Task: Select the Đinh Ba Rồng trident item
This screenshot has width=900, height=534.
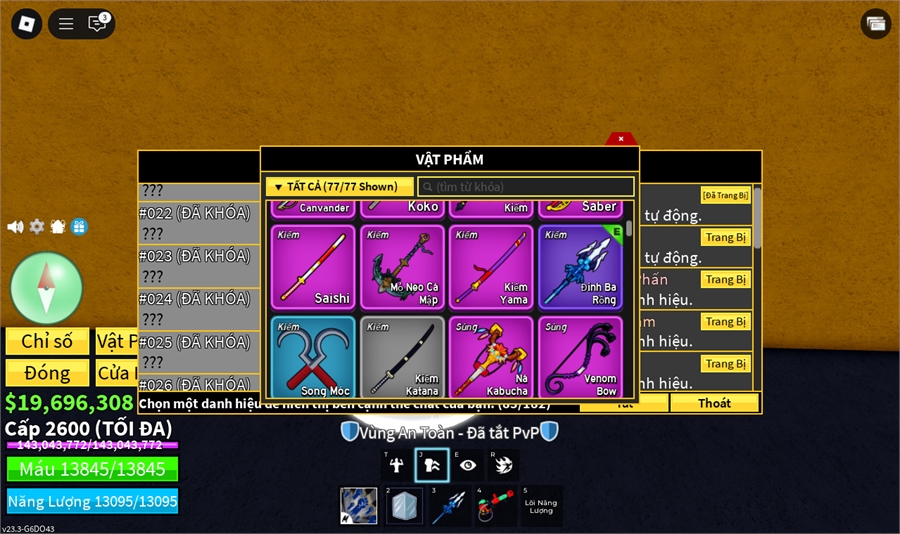Action: [x=580, y=267]
